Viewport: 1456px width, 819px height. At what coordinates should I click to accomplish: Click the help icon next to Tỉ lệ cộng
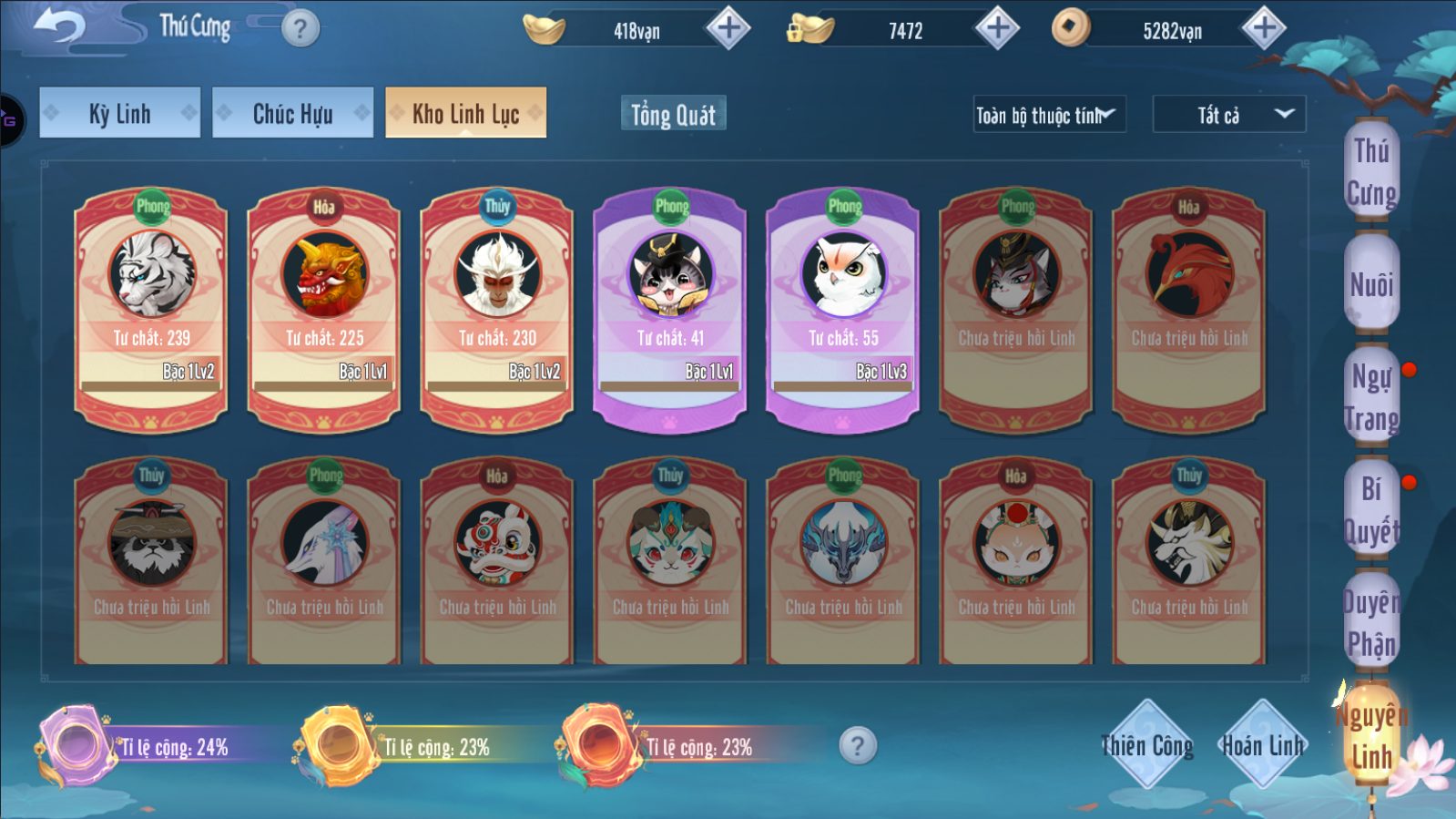pyautogui.click(x=858, y=746)
